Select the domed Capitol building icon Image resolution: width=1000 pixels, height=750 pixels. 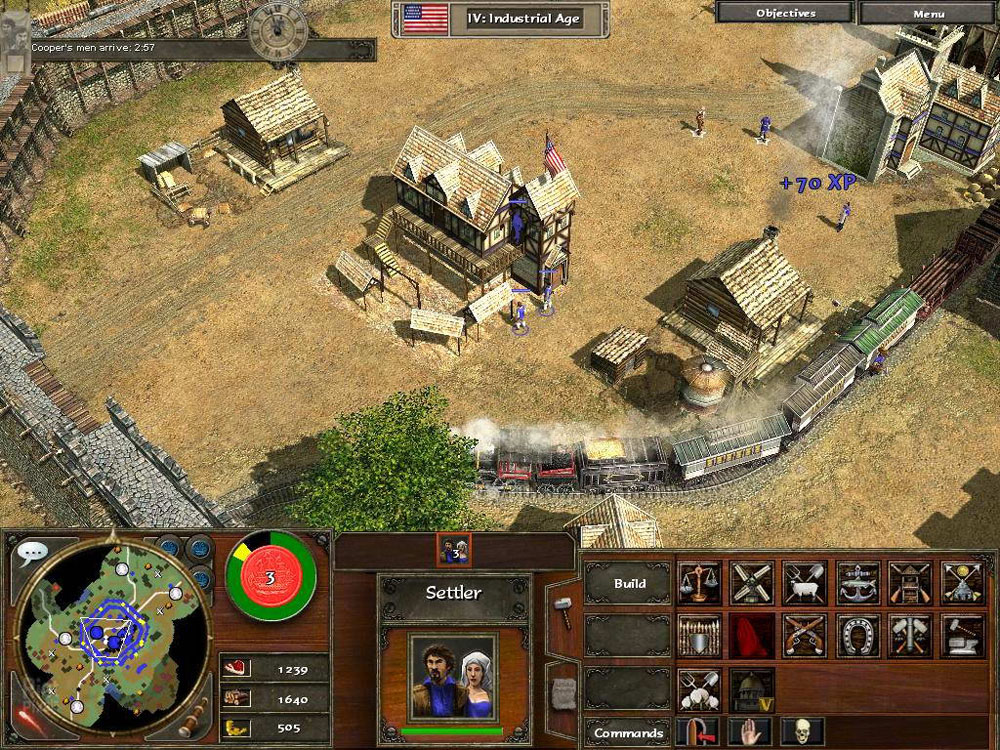click(x=752, y=689)
